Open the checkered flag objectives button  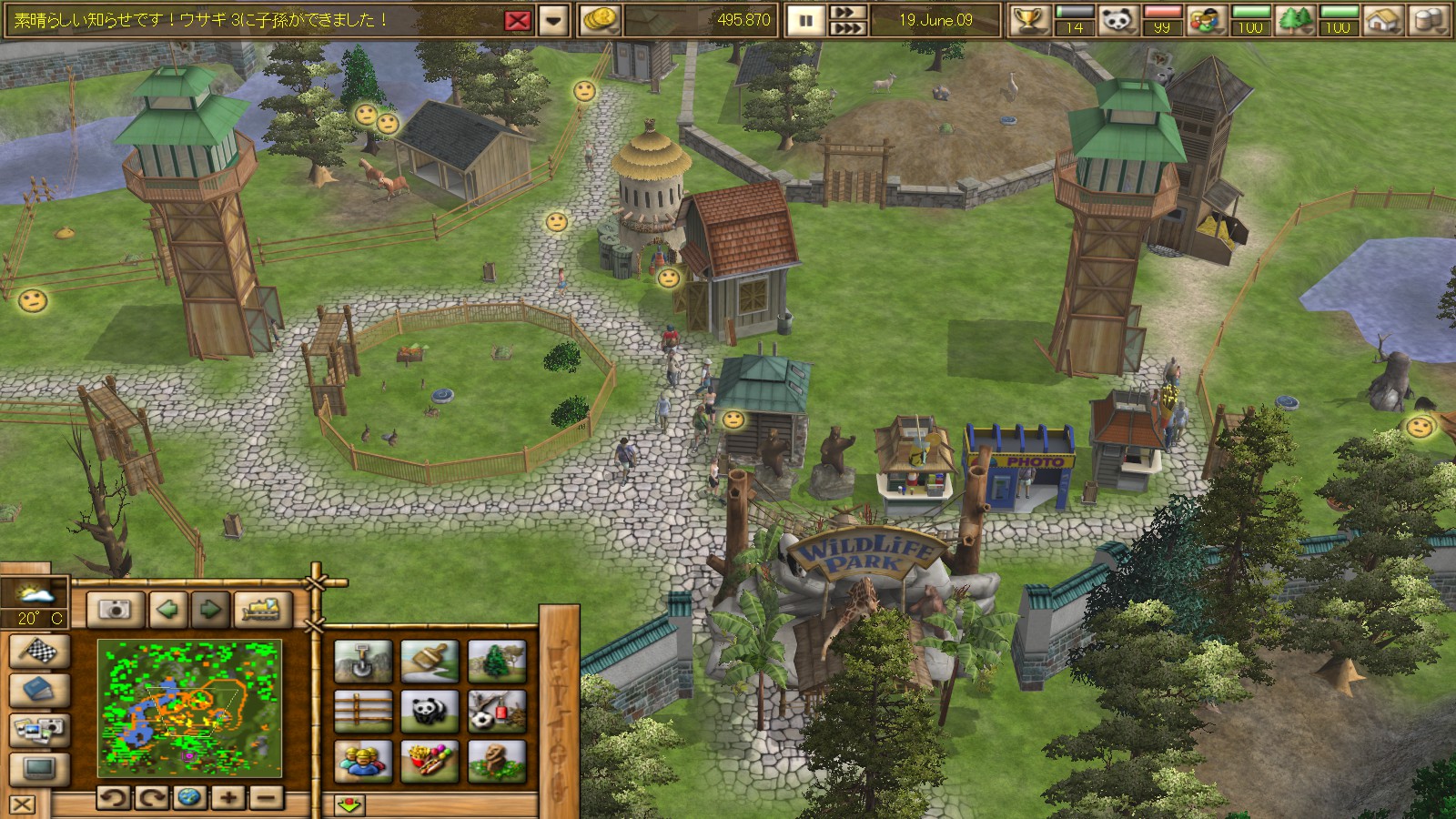click(x=39, y=652)
